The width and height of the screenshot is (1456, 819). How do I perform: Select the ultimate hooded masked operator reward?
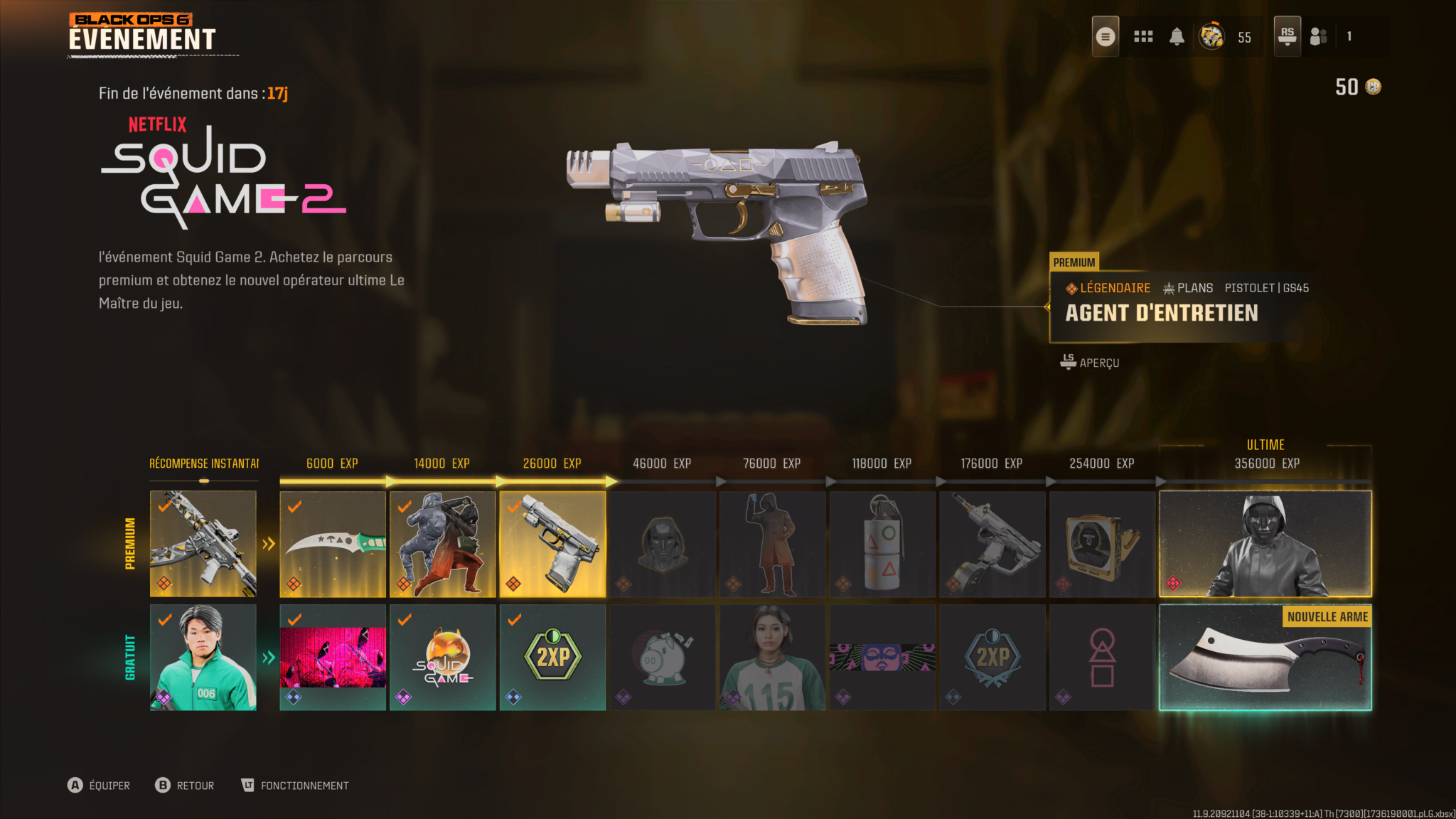1265,544
